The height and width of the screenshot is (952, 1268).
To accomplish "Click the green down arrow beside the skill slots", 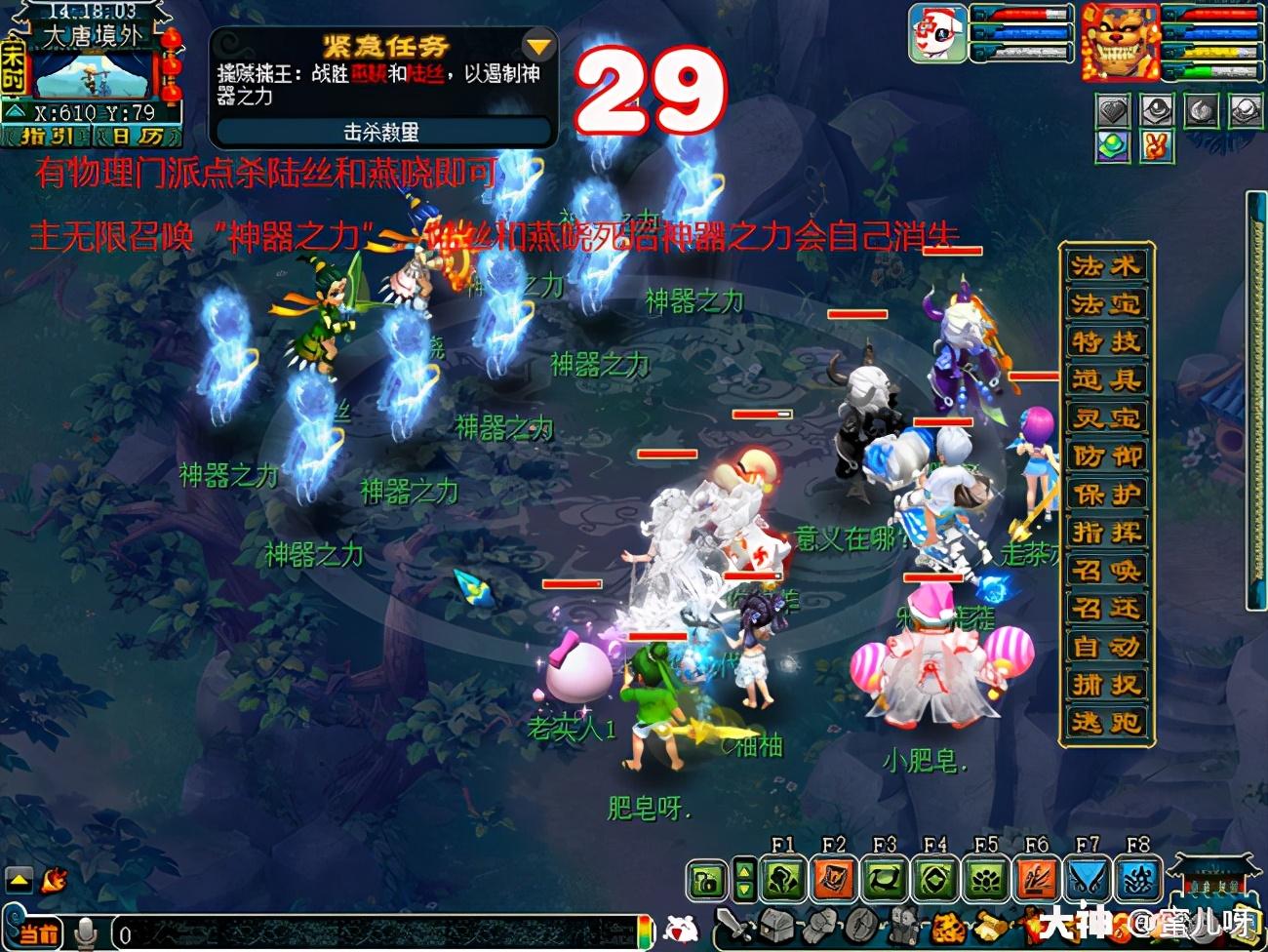I will tap(744, 889).
